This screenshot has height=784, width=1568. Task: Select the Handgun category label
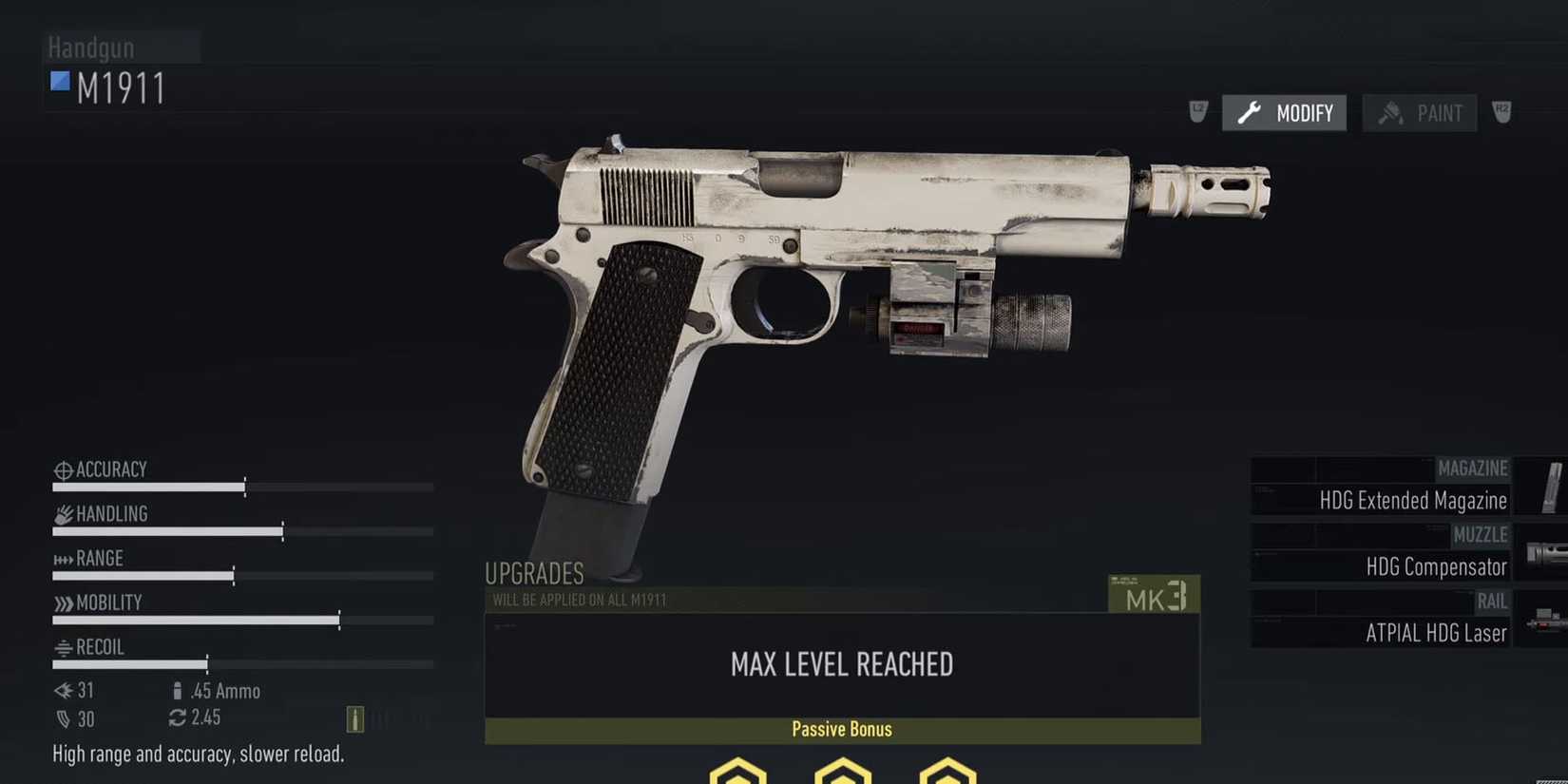90,47
